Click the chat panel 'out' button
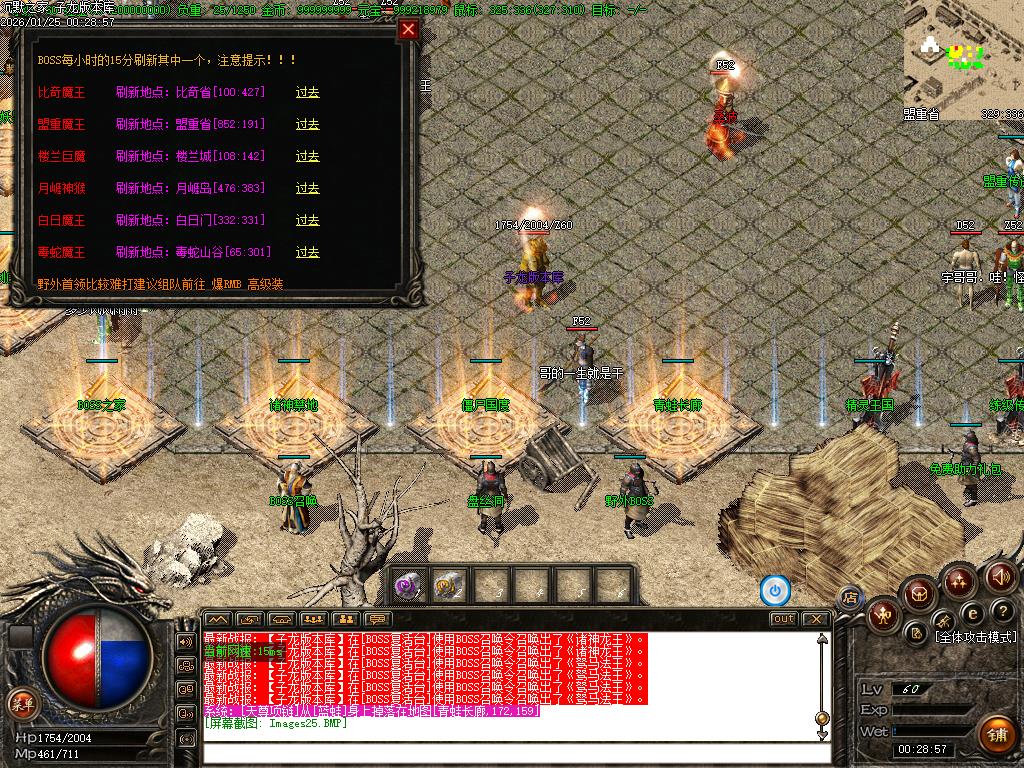This screenshot has width=1024, height=768. coord(783,619)
